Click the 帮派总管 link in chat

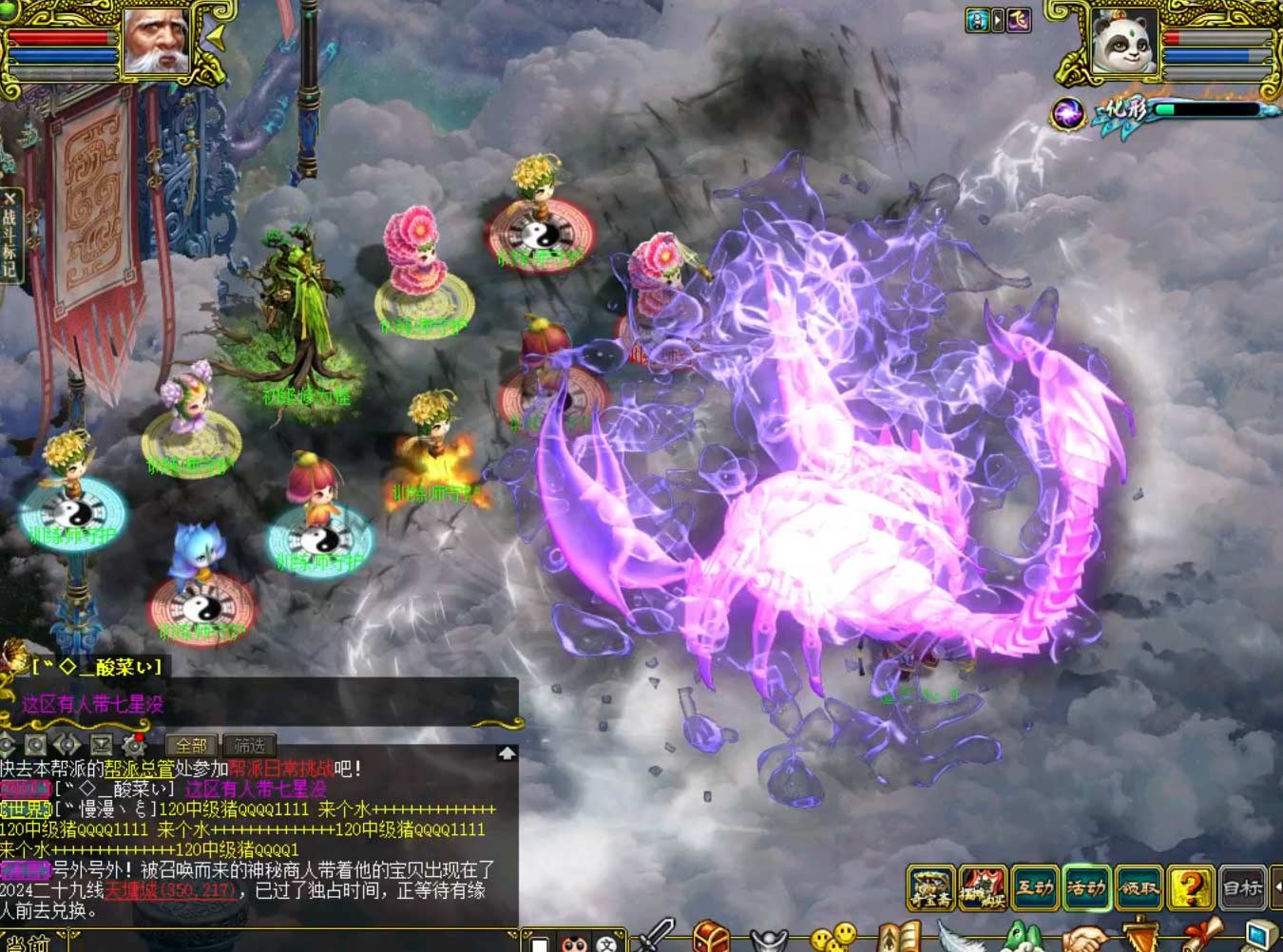click(x=139, y=769)
